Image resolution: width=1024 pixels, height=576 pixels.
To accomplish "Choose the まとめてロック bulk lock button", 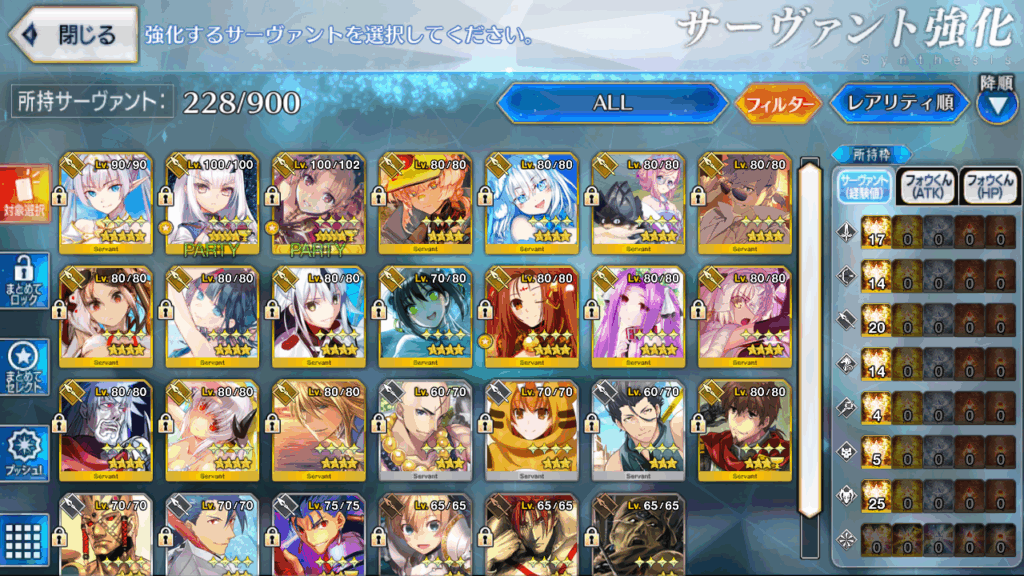I will [25, 280].
